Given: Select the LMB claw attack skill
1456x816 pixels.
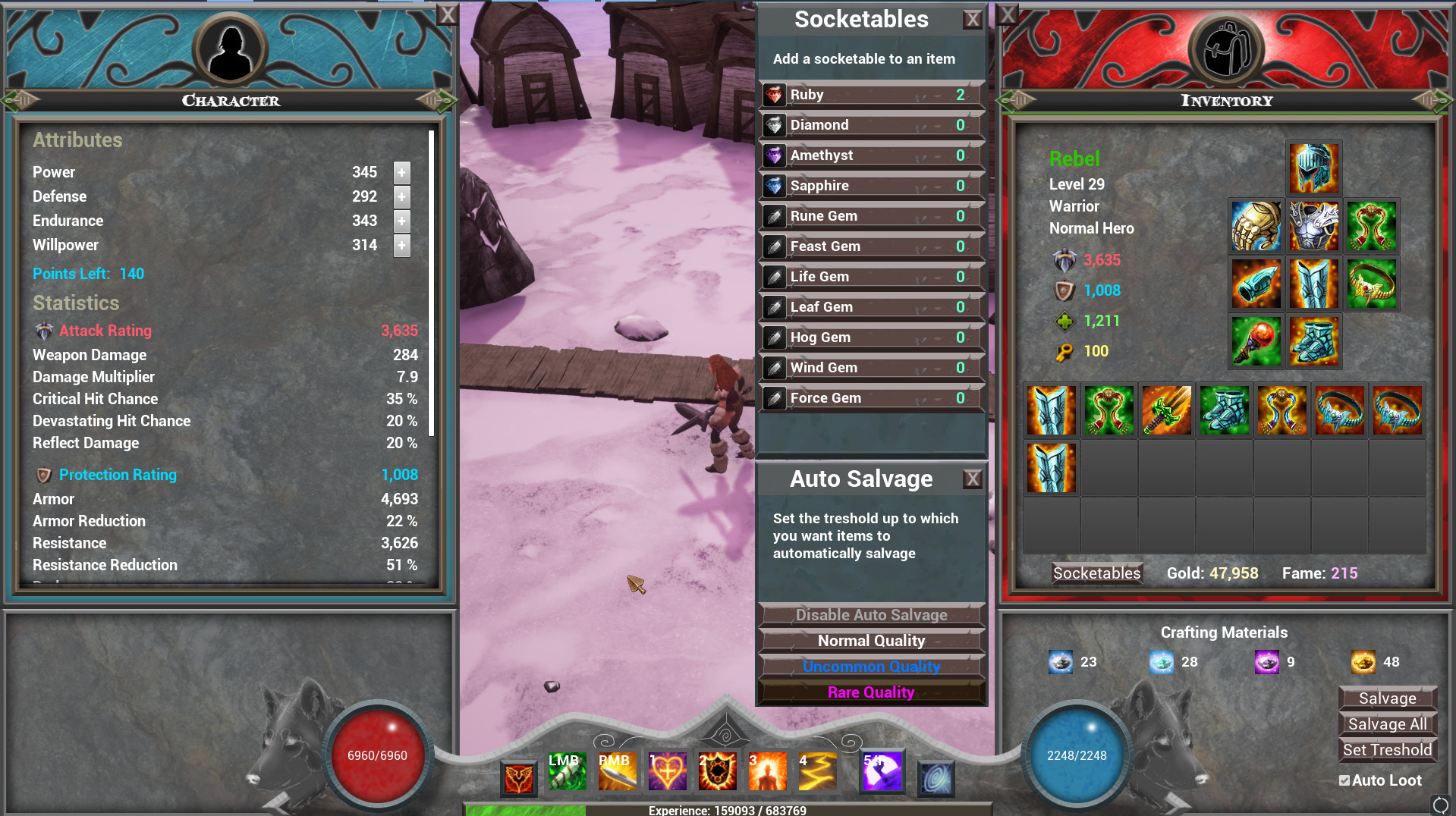Looking at the screenshot, I should point(567,771).
